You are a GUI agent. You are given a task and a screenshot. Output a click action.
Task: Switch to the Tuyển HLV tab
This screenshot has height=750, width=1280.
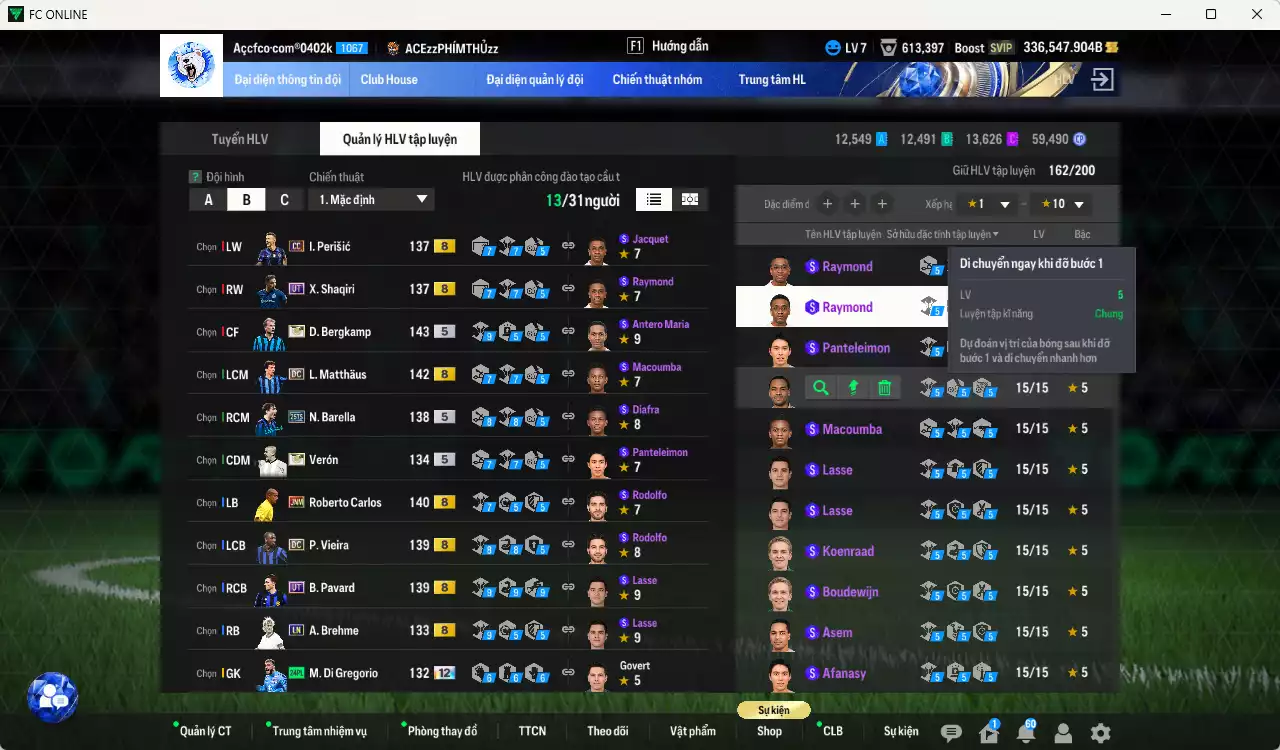pyautogui.click(x=239, y=138)
